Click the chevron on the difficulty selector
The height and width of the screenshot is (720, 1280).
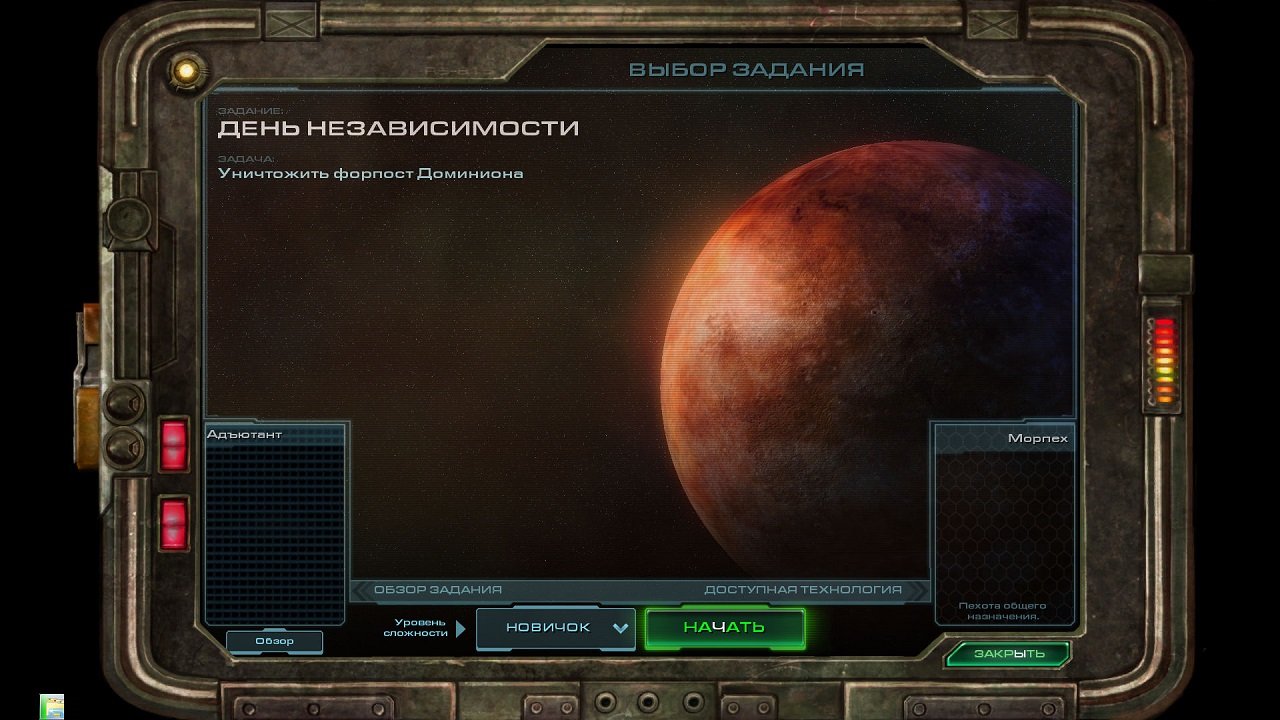(620, 628)
